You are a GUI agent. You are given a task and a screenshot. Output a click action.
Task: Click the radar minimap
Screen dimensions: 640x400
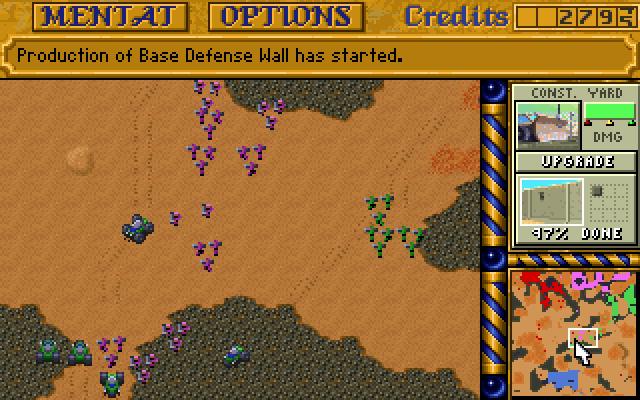(x=573, y=334)
